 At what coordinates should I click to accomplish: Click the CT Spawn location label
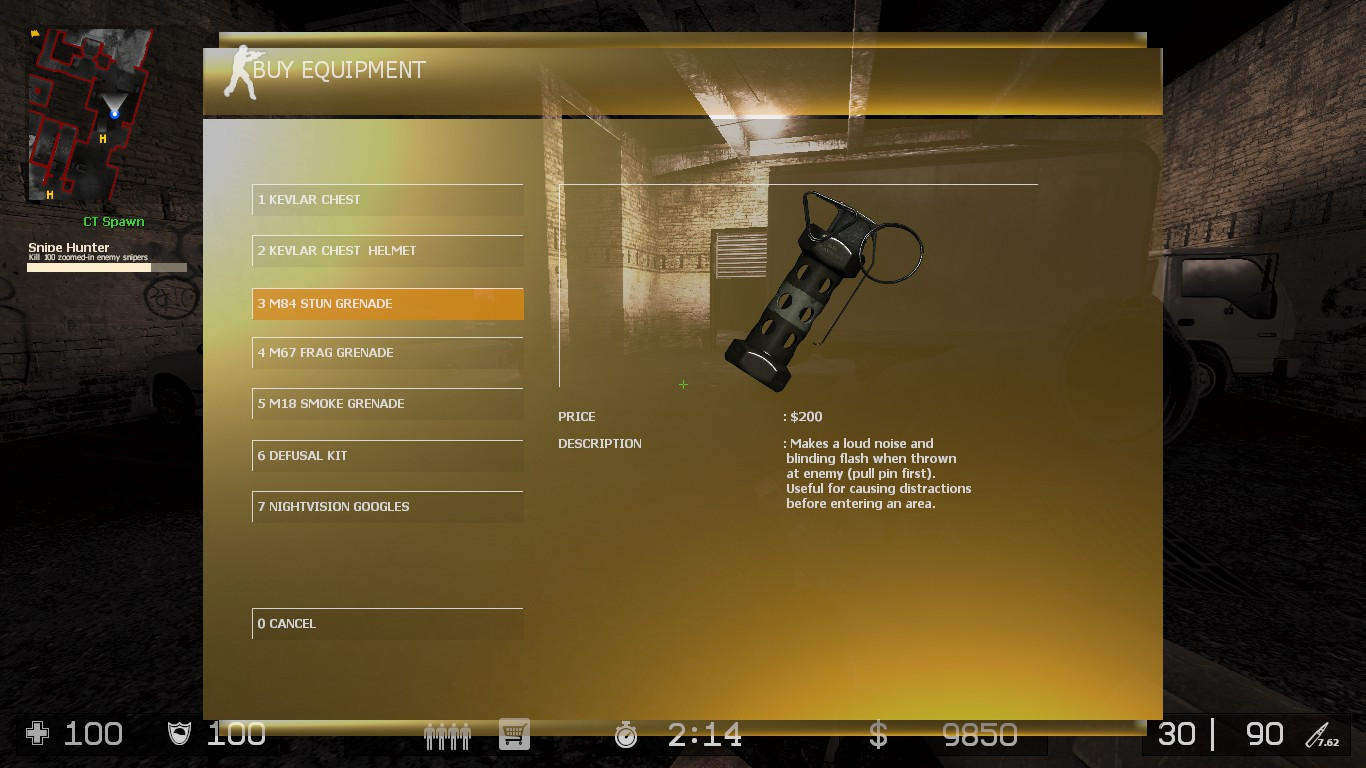pos(113,221)
